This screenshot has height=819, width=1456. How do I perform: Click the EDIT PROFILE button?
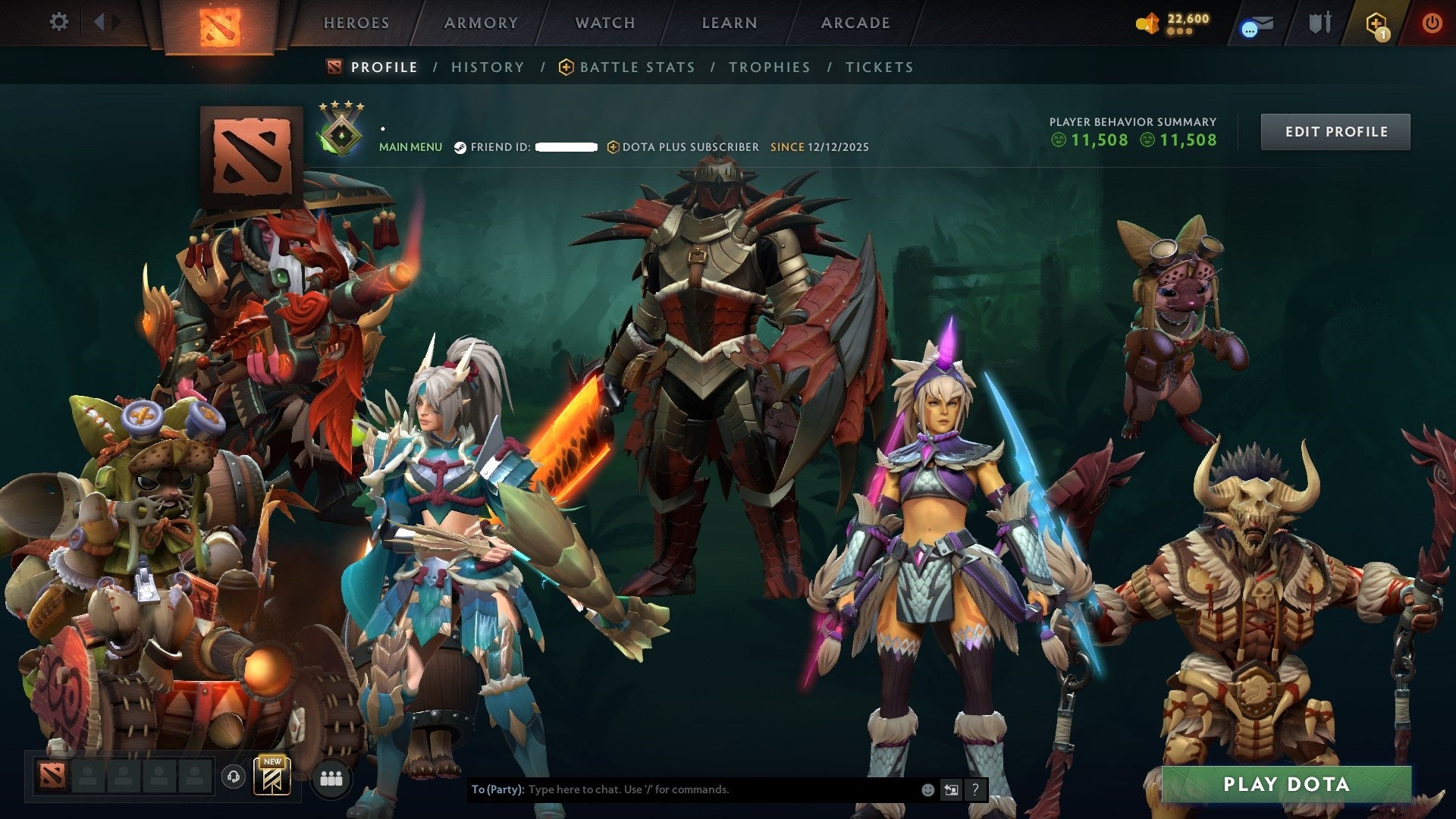[x=1335, y=130]
